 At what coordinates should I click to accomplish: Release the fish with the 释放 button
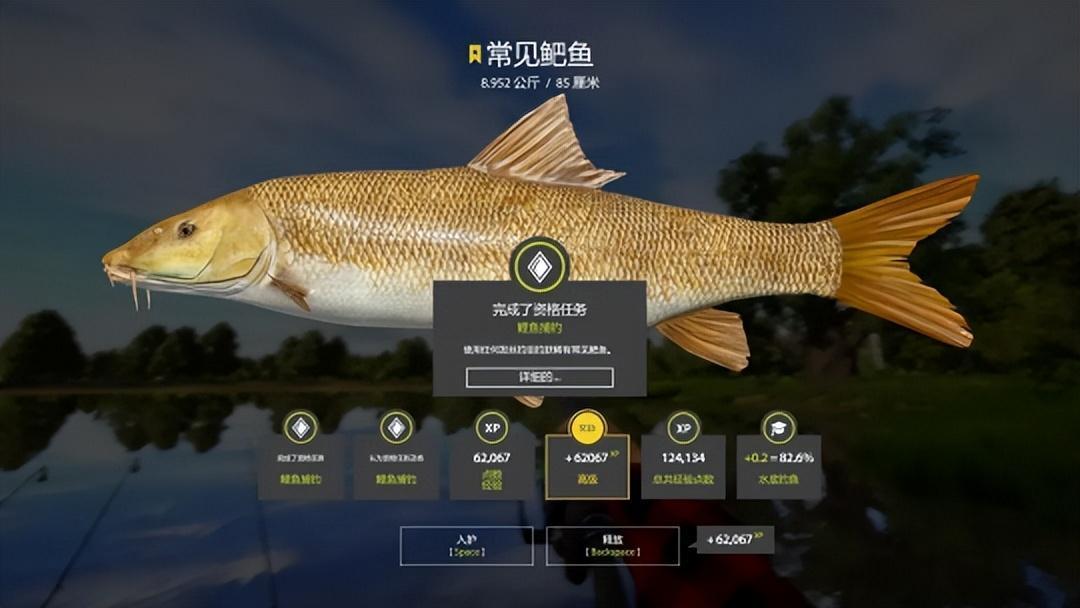tap(612, 546)
